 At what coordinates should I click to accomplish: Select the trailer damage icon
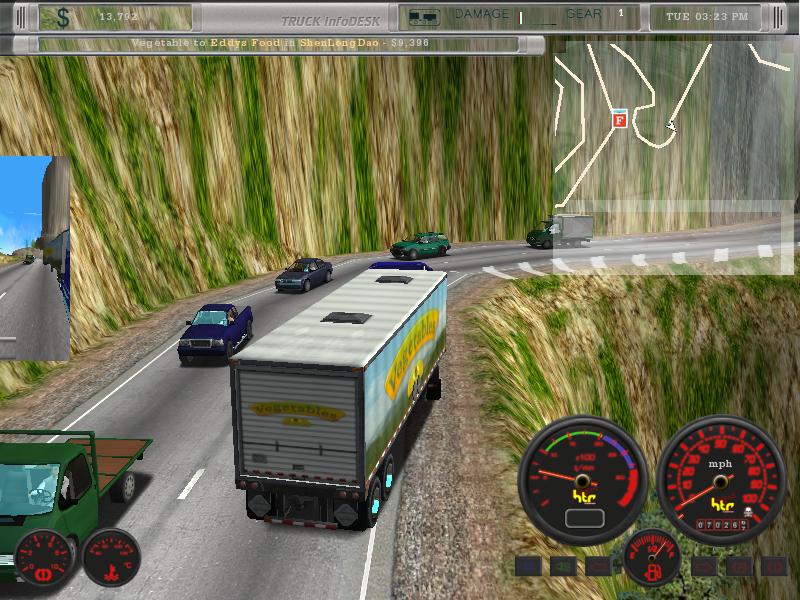pyautogui.click(x=424, y=16)
